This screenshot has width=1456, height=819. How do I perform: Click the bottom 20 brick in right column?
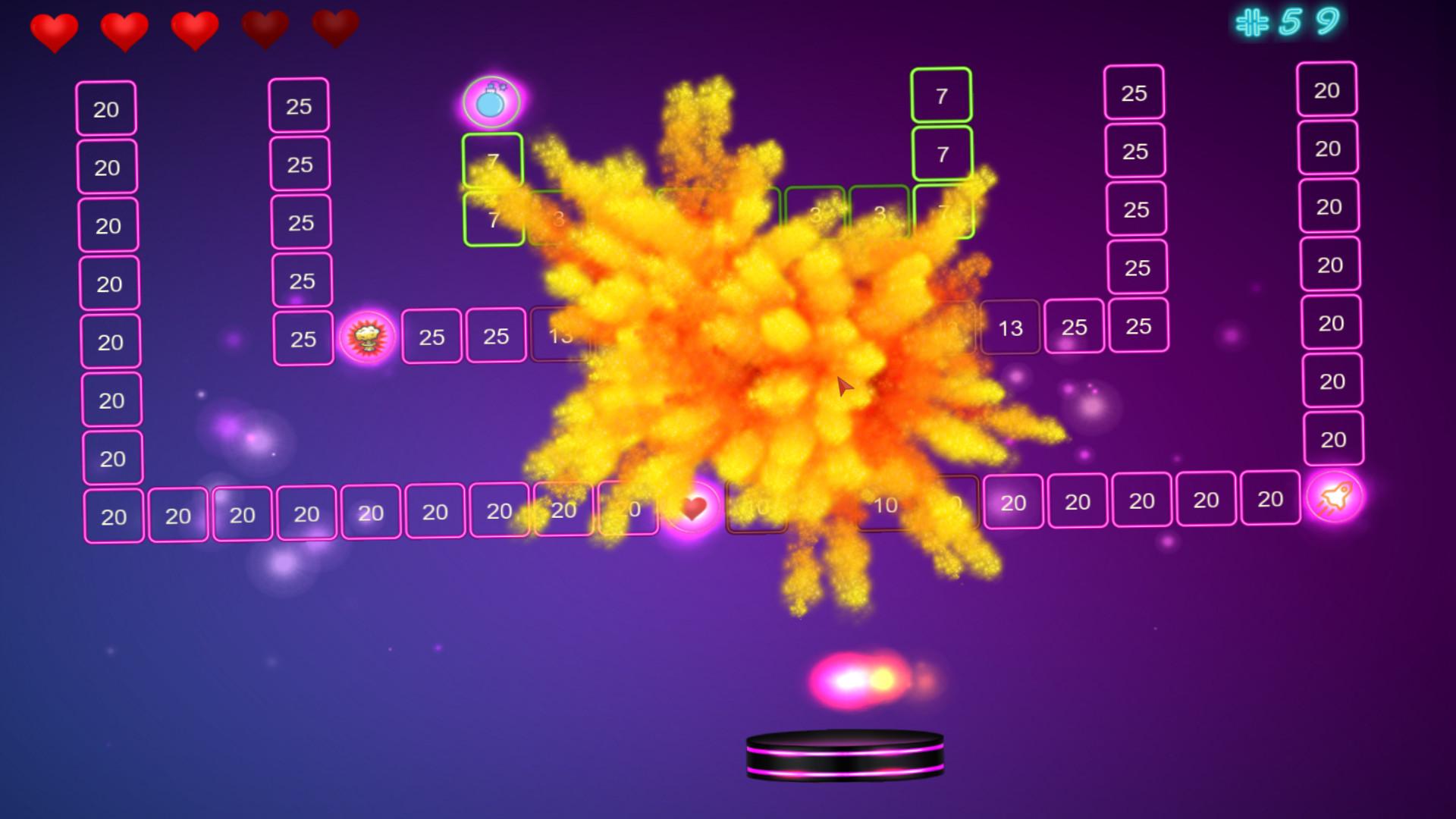point(1332,439)
